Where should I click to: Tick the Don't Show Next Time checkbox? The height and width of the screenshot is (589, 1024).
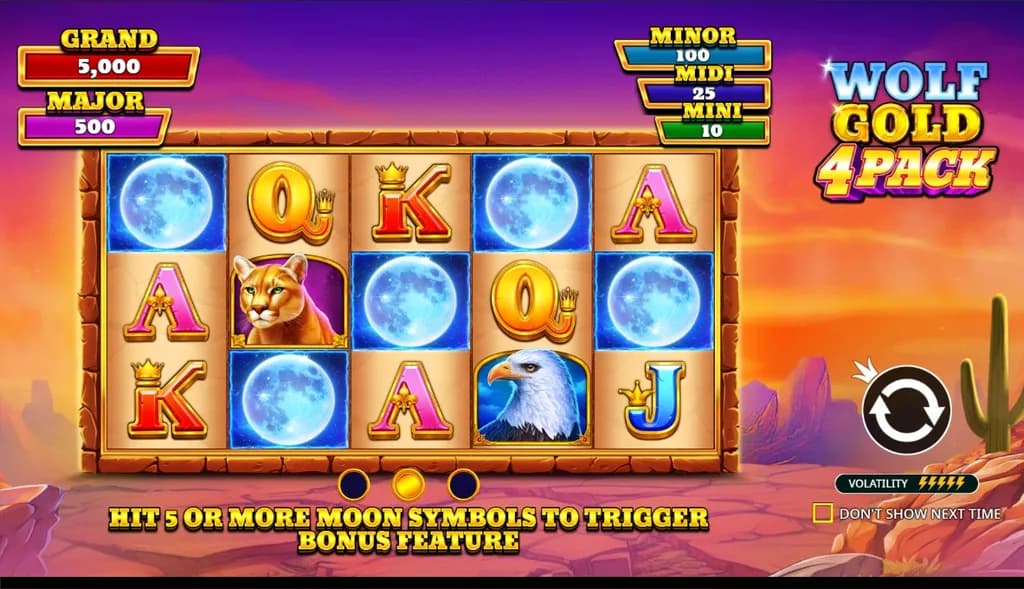(823, 513)
